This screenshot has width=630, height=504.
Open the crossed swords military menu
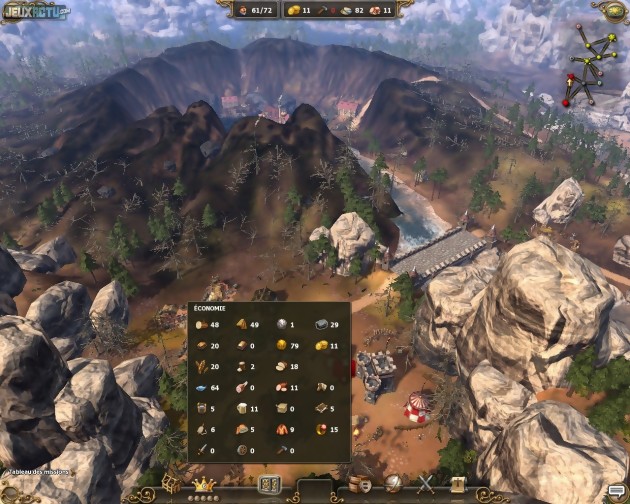coord(426,485)
